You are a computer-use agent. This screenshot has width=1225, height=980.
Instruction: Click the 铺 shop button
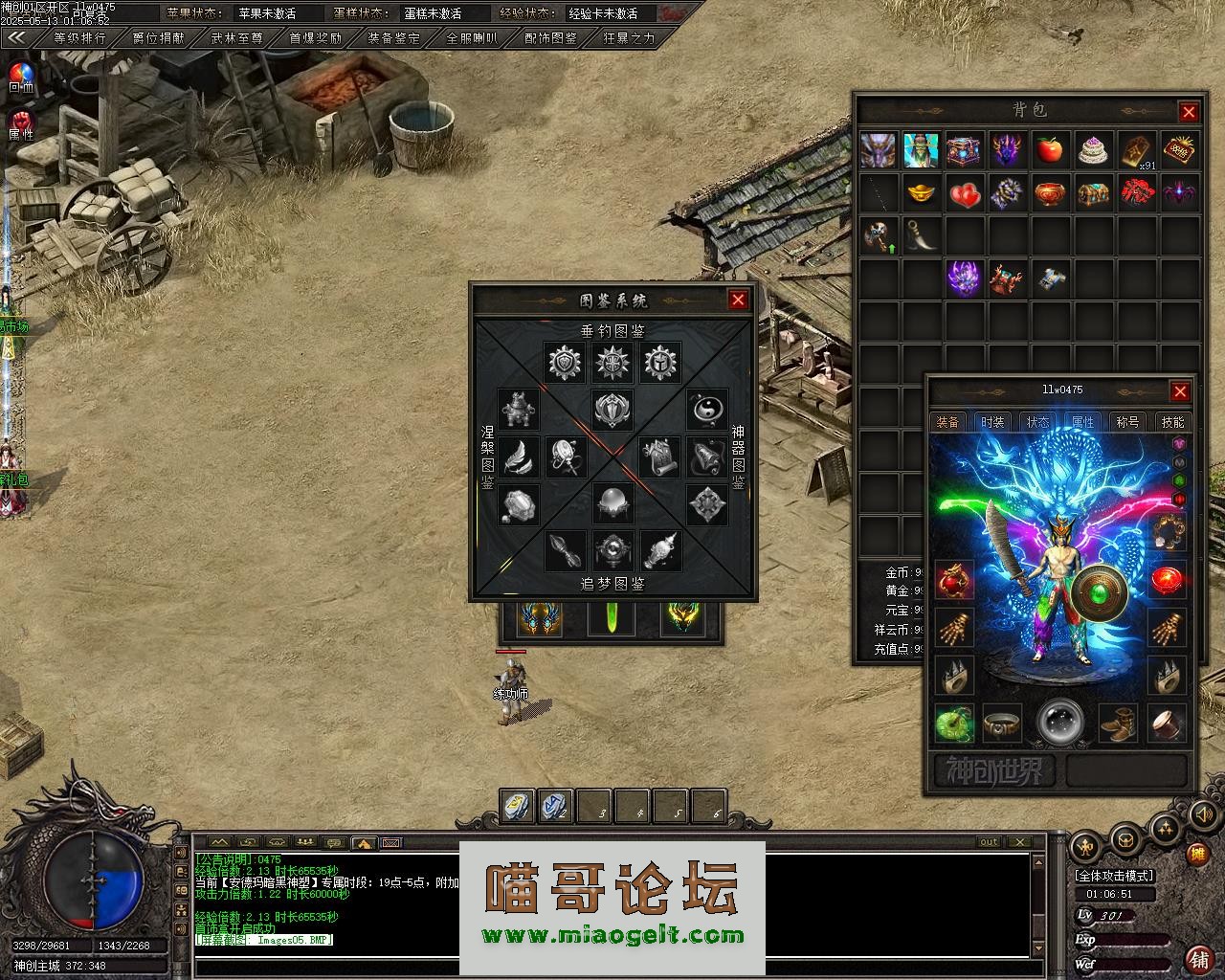pos(1198,957)
